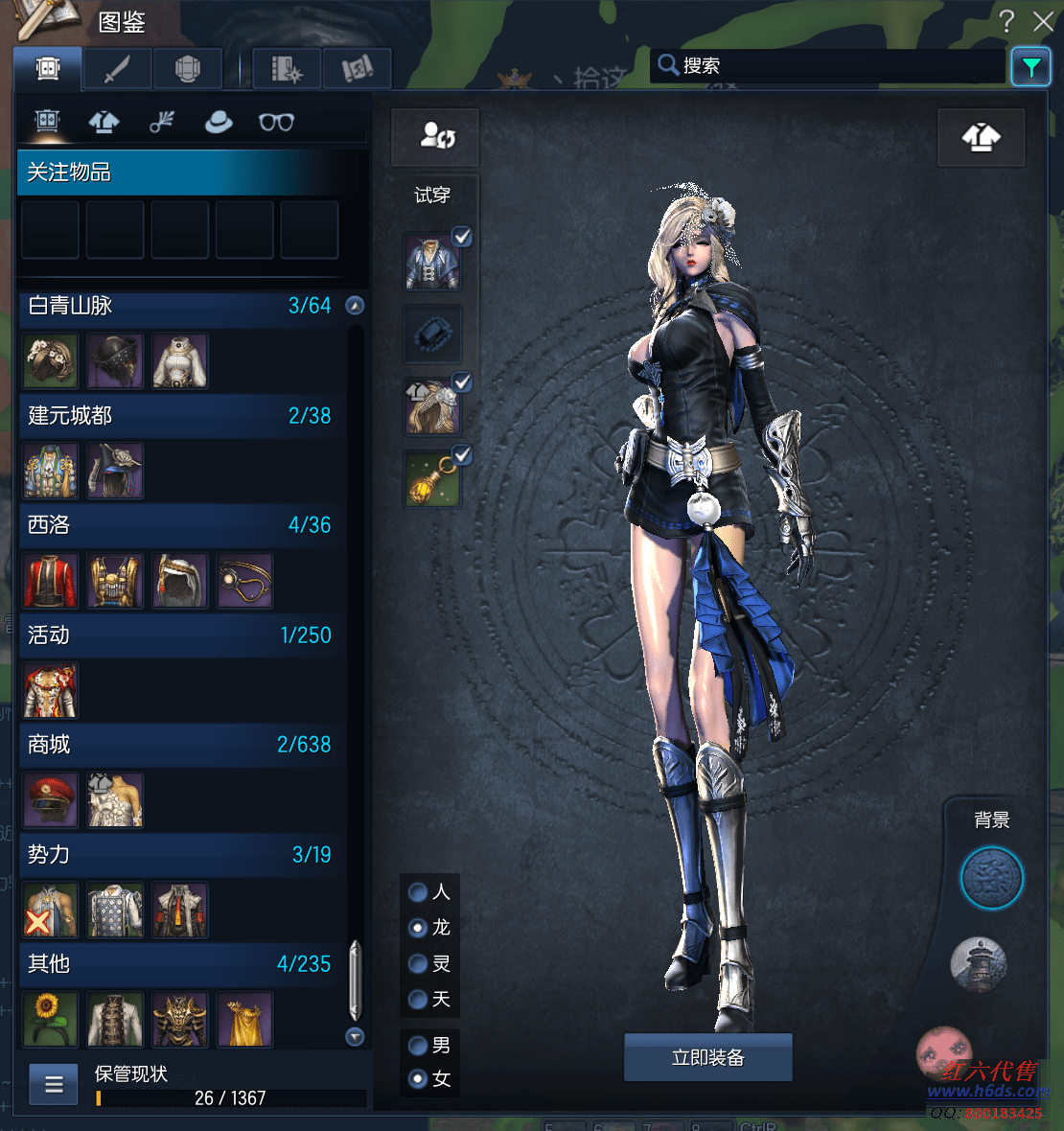Select the 男 gender option
This screenshot has width=1064, height=1131.
[419, 1045]
